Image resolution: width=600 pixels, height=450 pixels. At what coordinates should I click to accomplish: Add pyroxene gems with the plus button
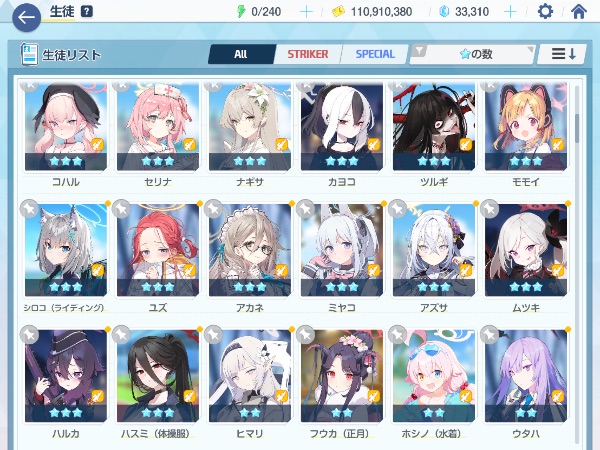tap(510, 12)
